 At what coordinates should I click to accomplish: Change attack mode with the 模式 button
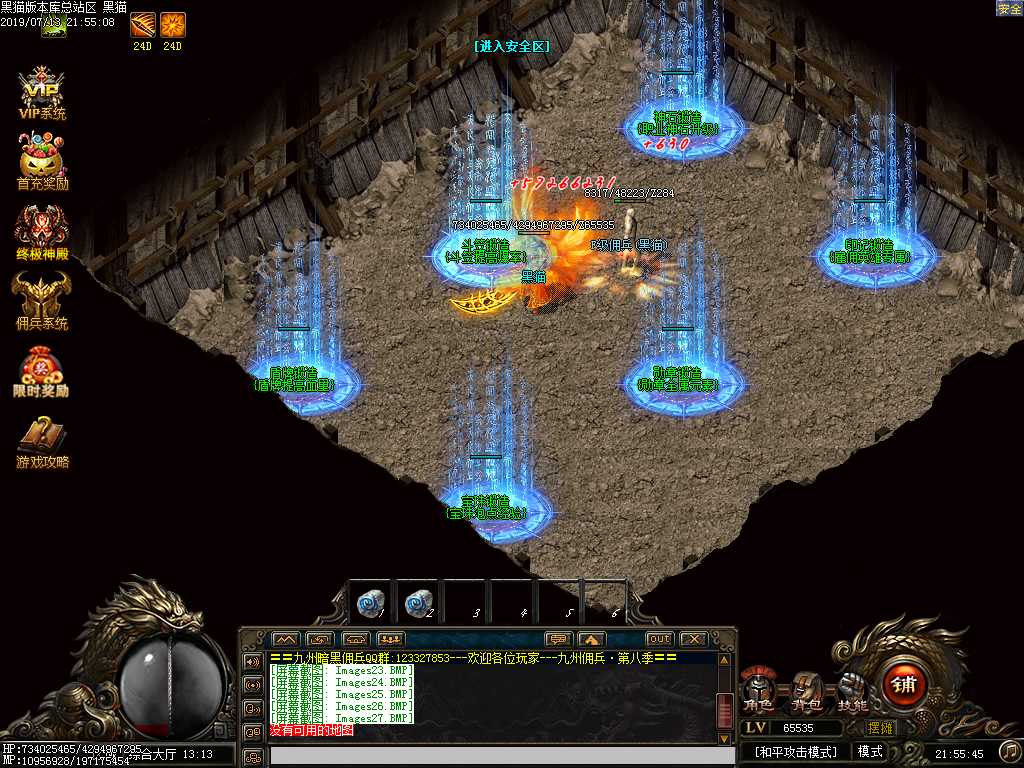tap(869, 751)
